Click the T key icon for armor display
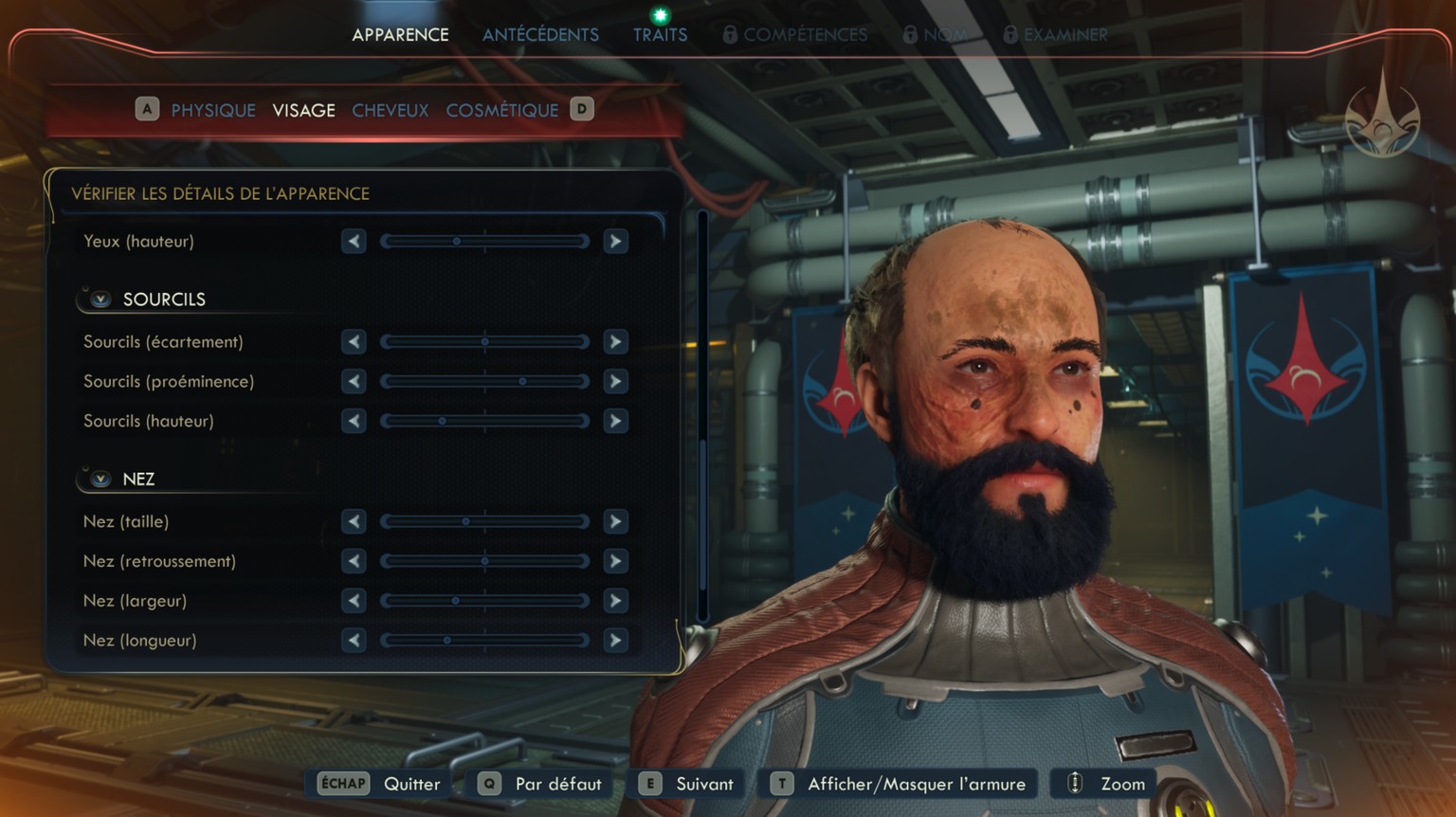The width and height of the screenshot is (1456, 817). (781, 784)
